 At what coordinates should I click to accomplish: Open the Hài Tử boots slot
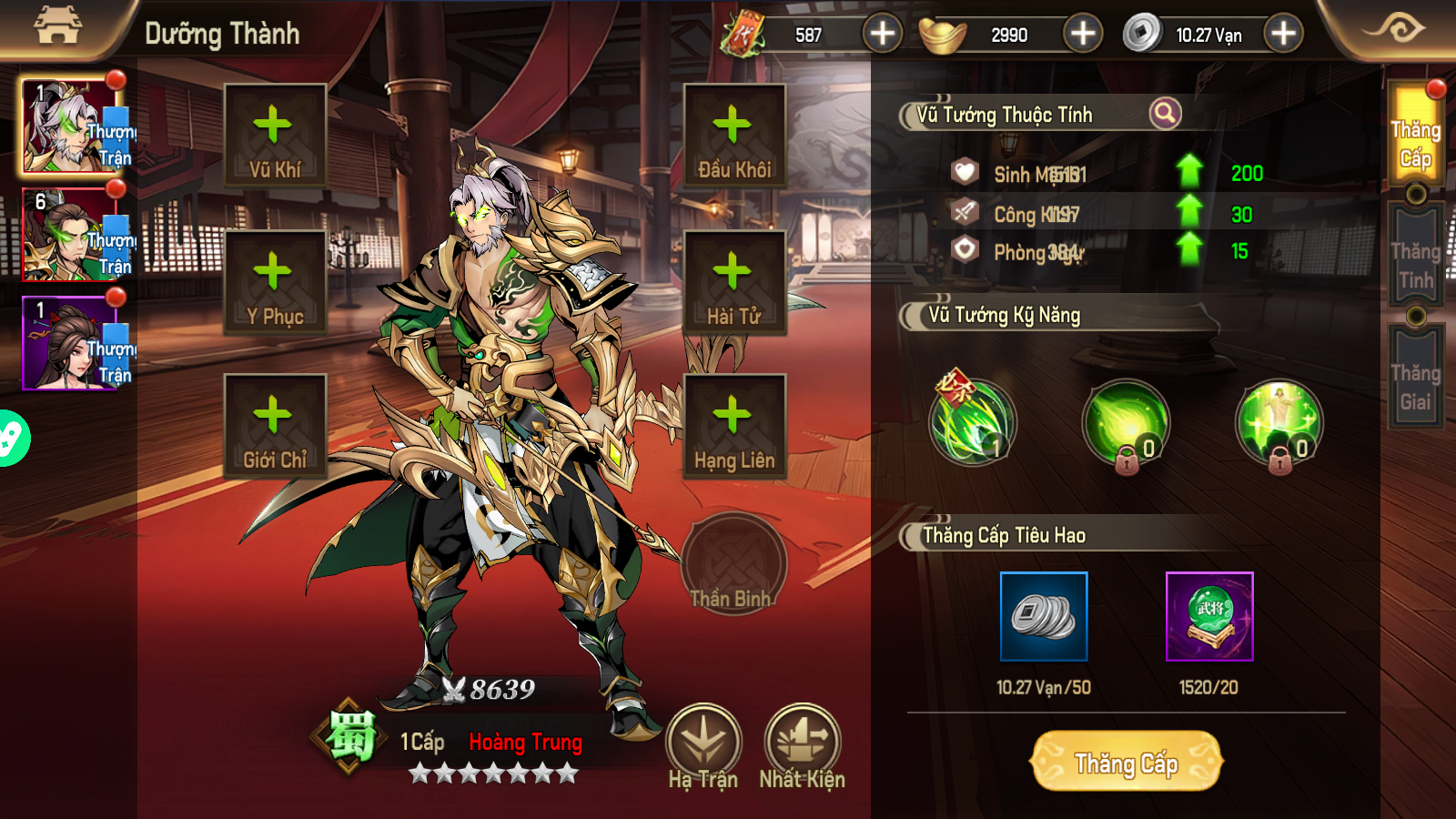(x=734, y=282)
